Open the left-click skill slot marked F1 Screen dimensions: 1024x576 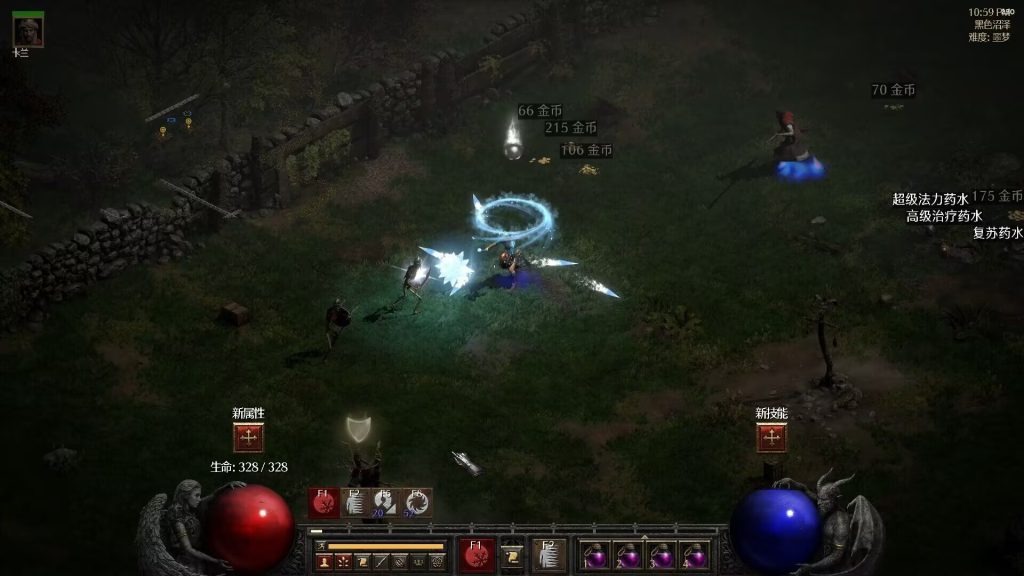click(x=477, y=555)
